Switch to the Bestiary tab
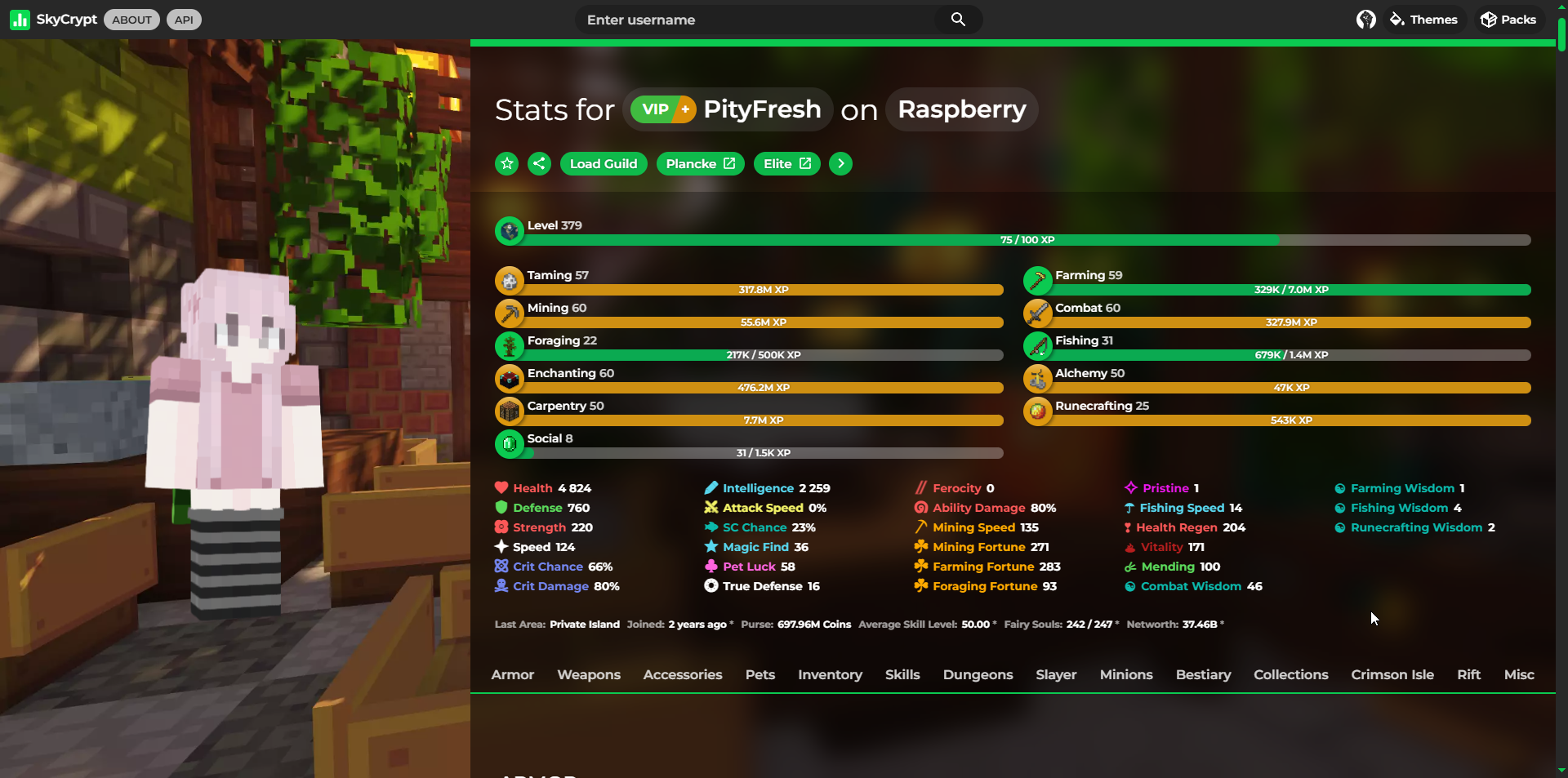The image size is (1568, 778). 1203,674
